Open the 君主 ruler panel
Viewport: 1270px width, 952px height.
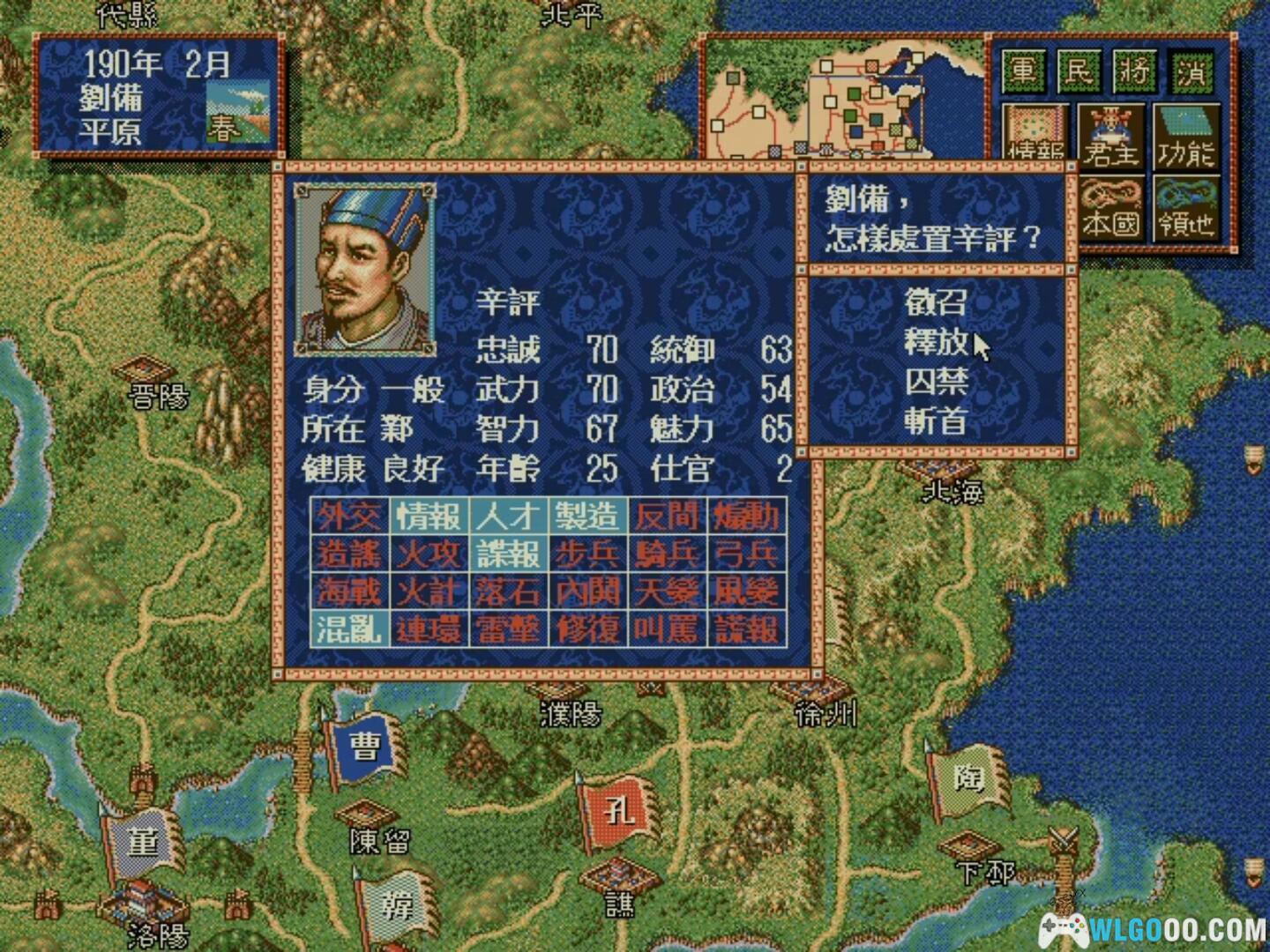coord(1111,137)
